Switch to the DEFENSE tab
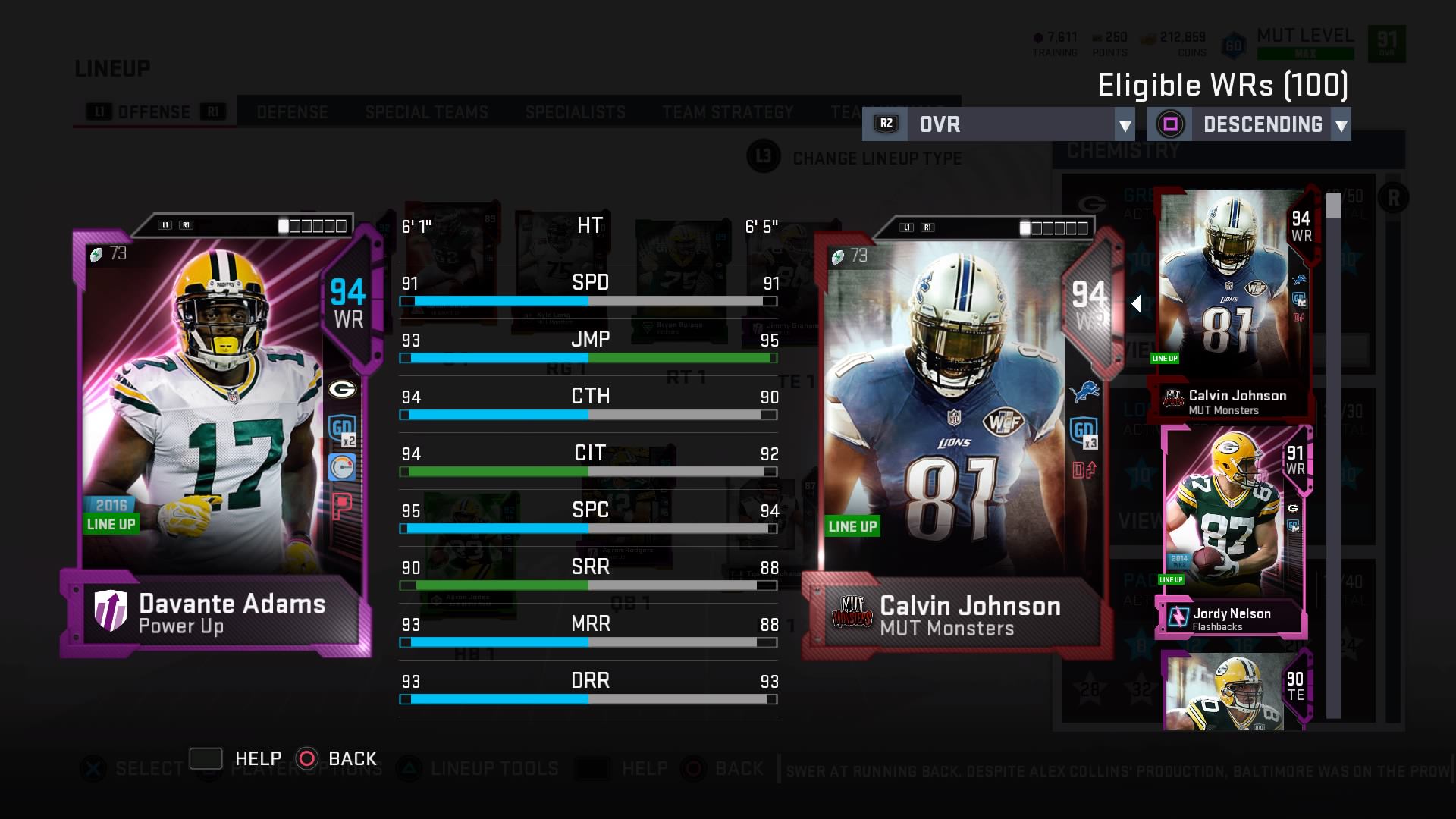 coord(292,112)
